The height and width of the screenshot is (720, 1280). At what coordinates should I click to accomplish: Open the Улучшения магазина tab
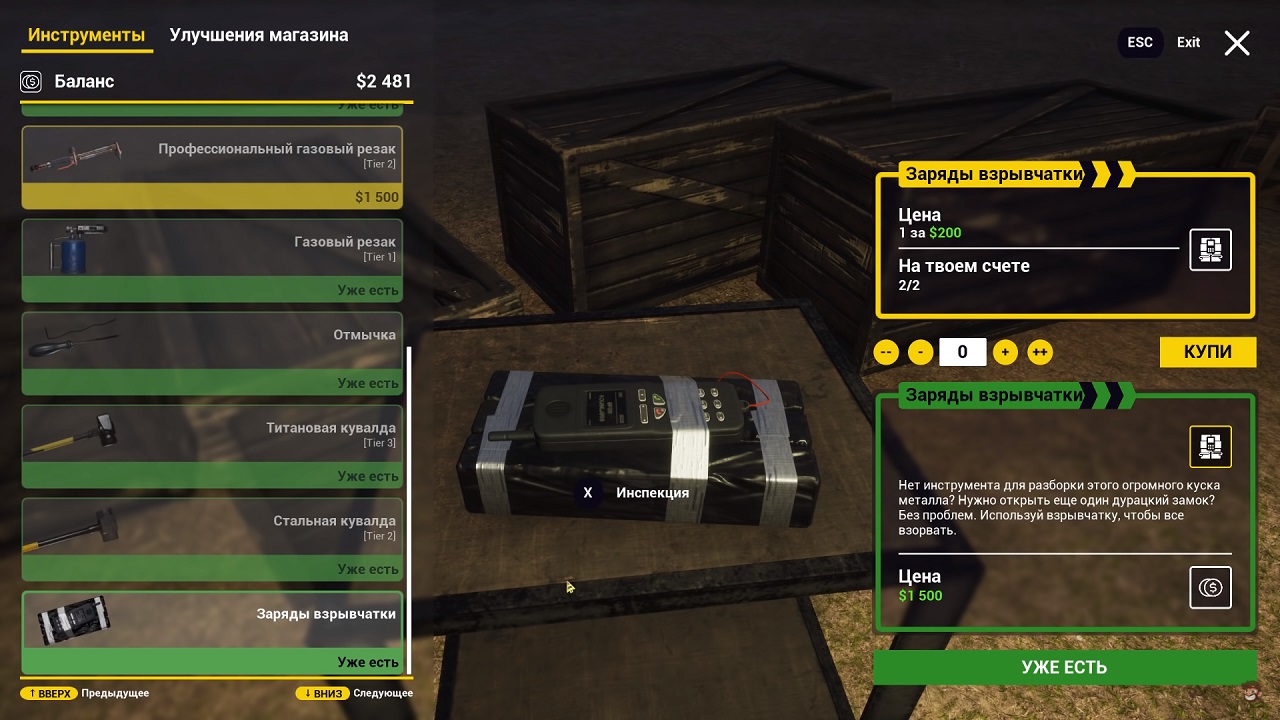pyautogui.click(x=259, y=35)
